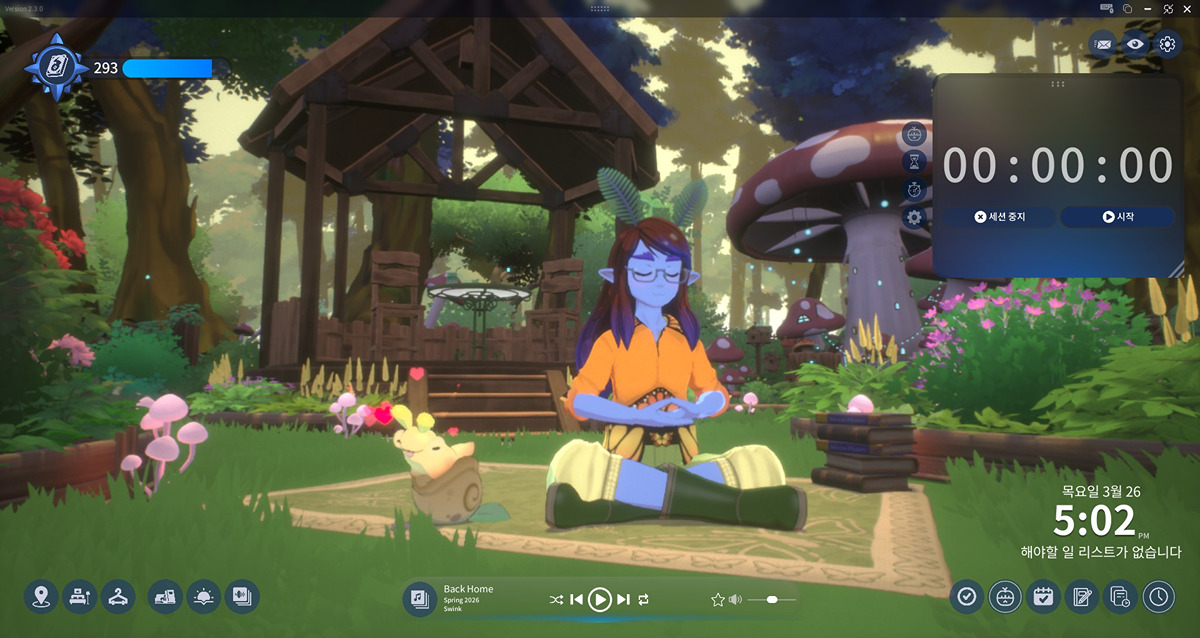The image size is (1200, 638).
Task: Open the timer panel's gear settings
Action: 914,217
